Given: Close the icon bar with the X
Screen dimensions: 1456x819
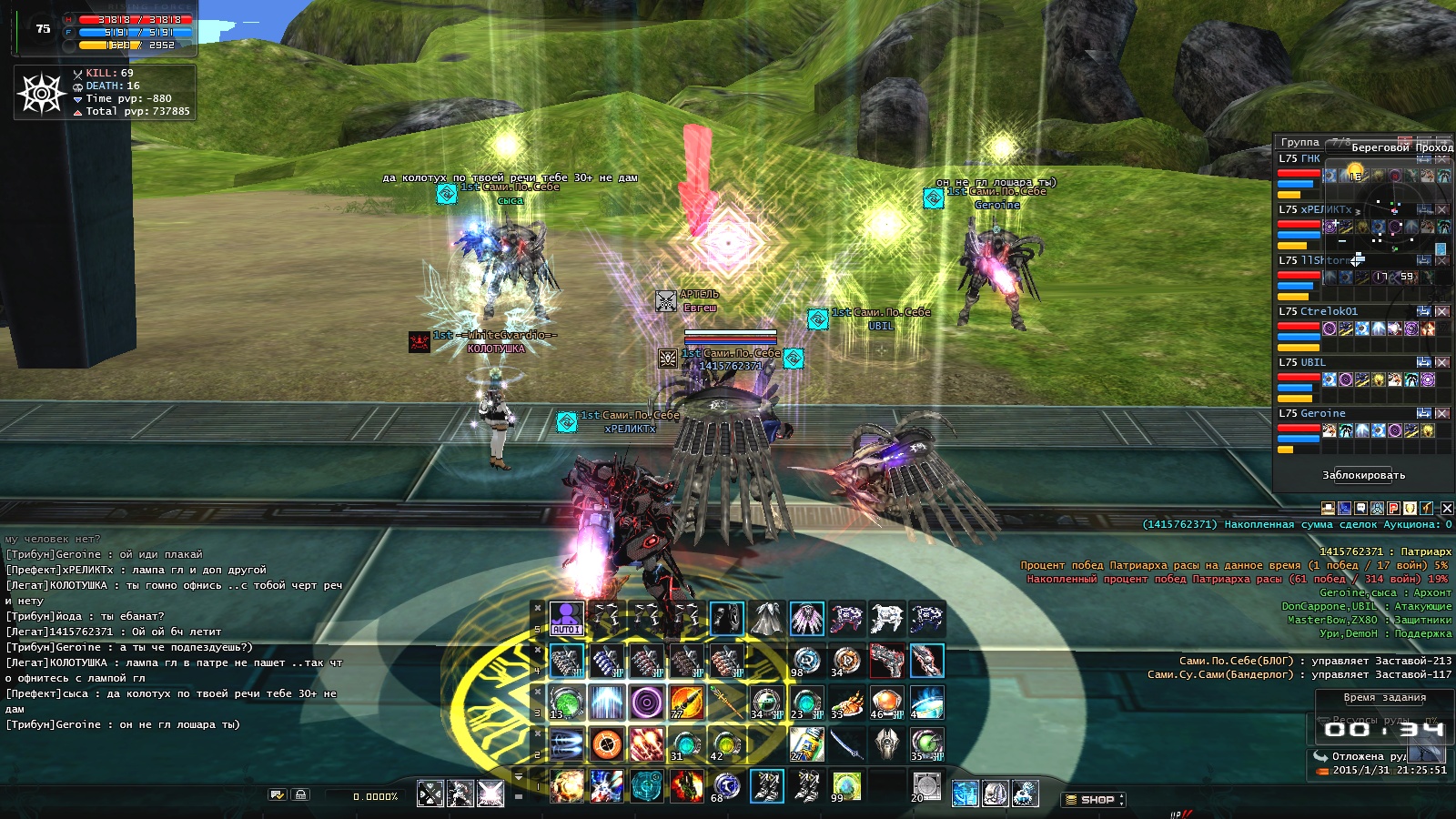Looking at the screenshot, I should 1447,509.
